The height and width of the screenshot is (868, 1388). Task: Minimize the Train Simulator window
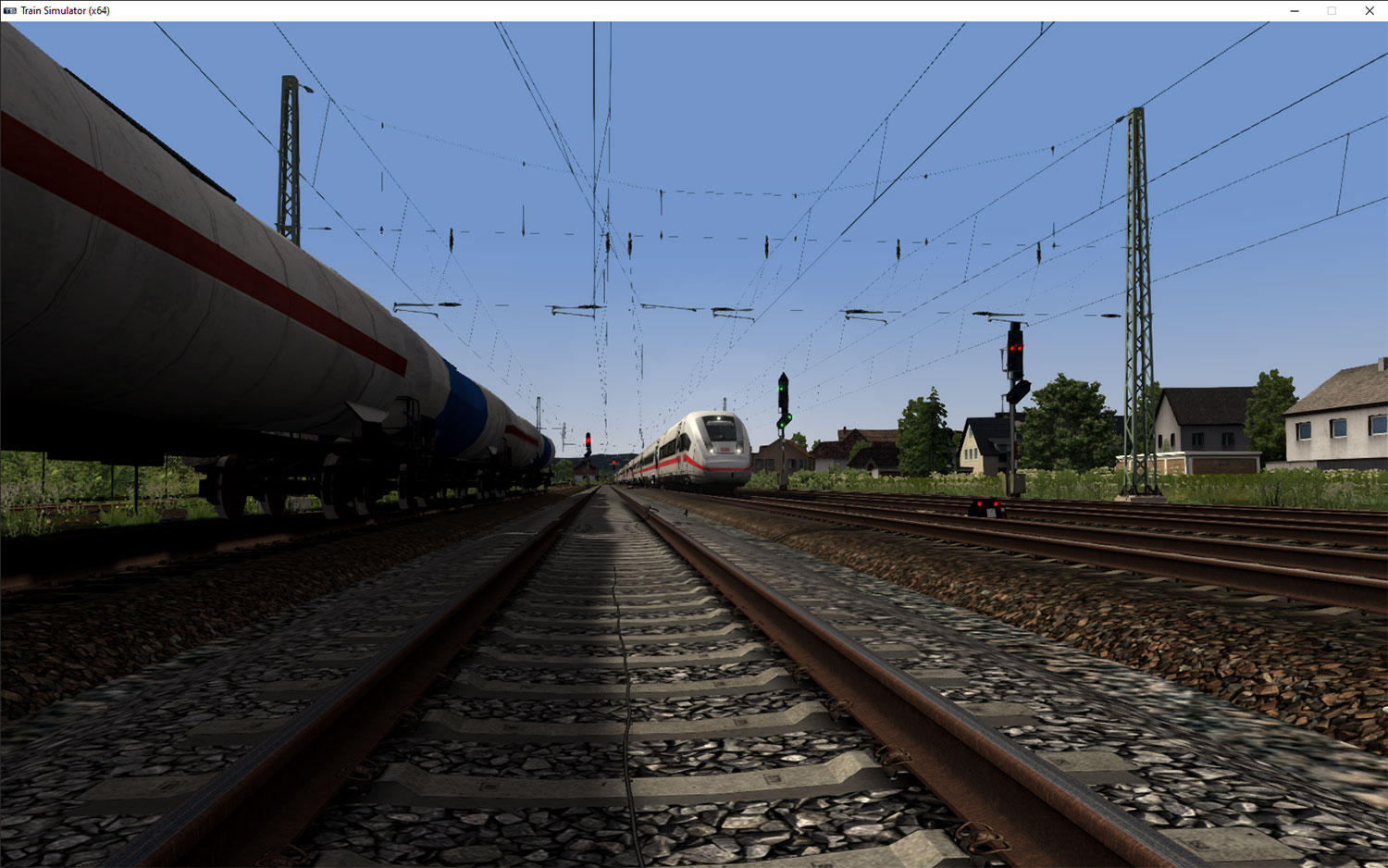coord(1294,10)
